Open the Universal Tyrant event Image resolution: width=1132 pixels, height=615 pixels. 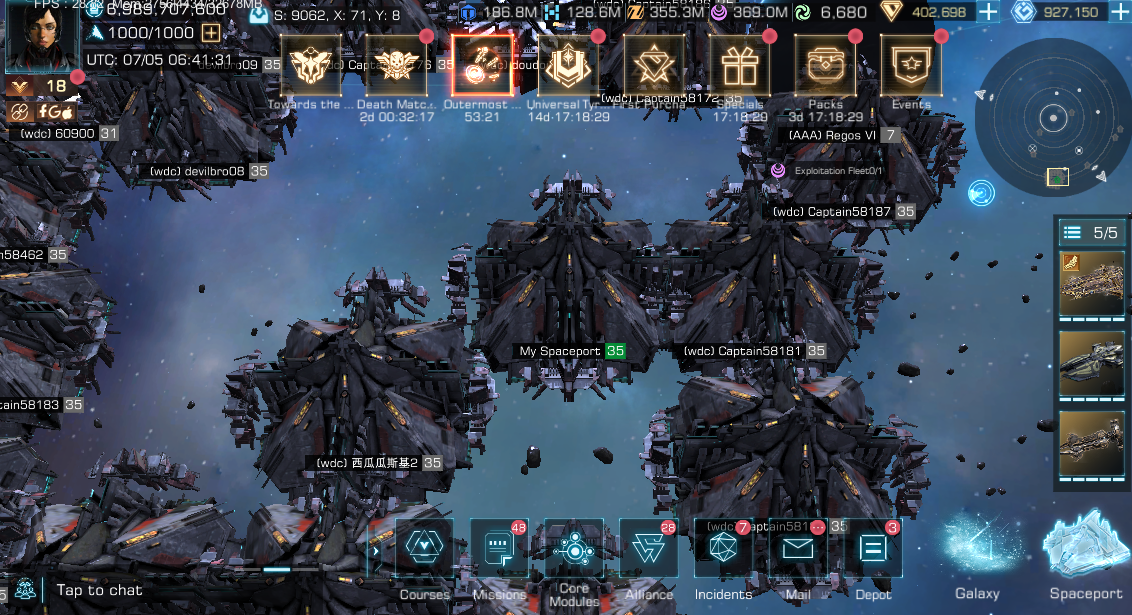pos(568,66)
